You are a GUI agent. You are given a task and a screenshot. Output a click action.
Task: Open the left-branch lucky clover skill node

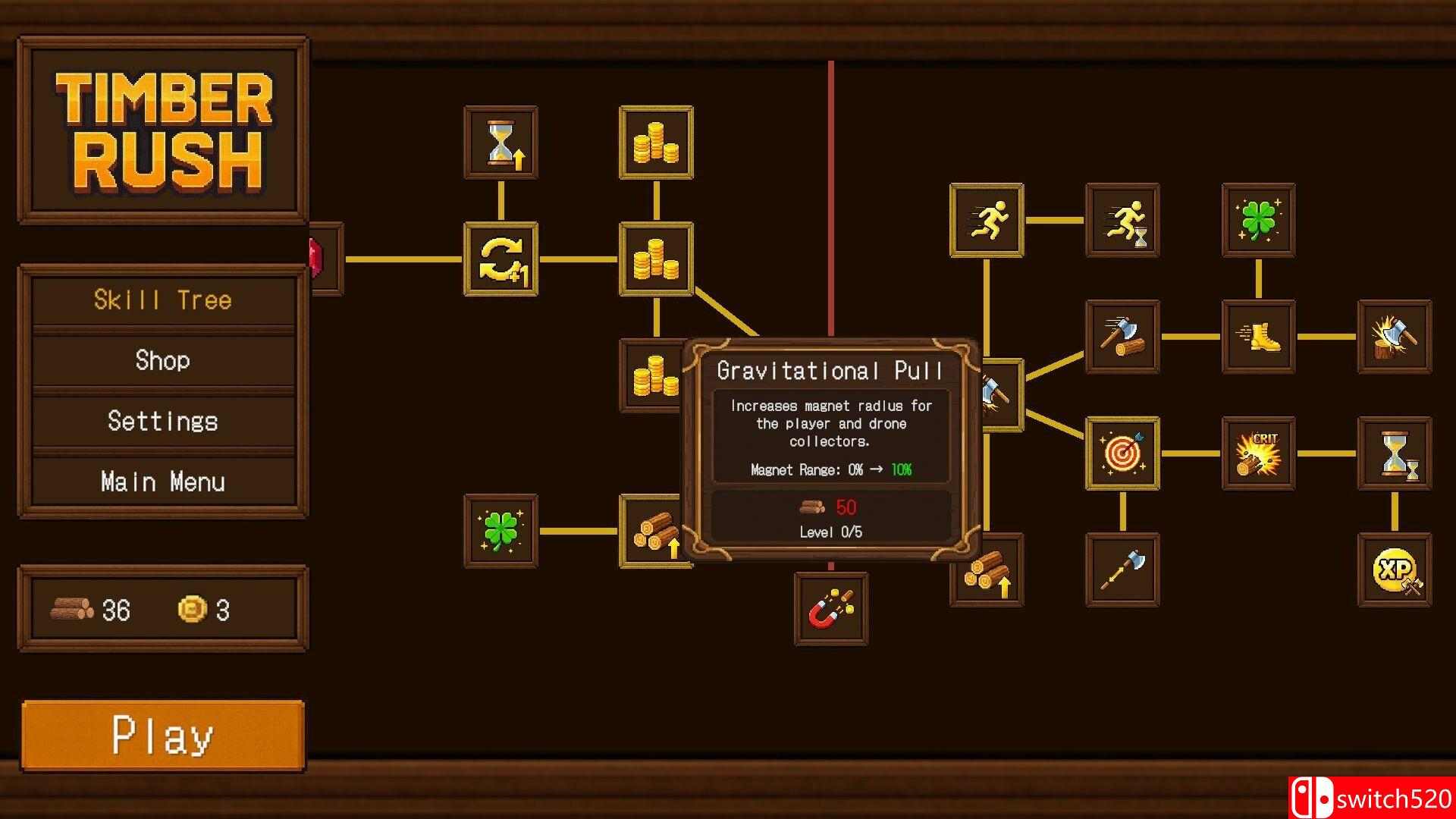click(500, 531)
